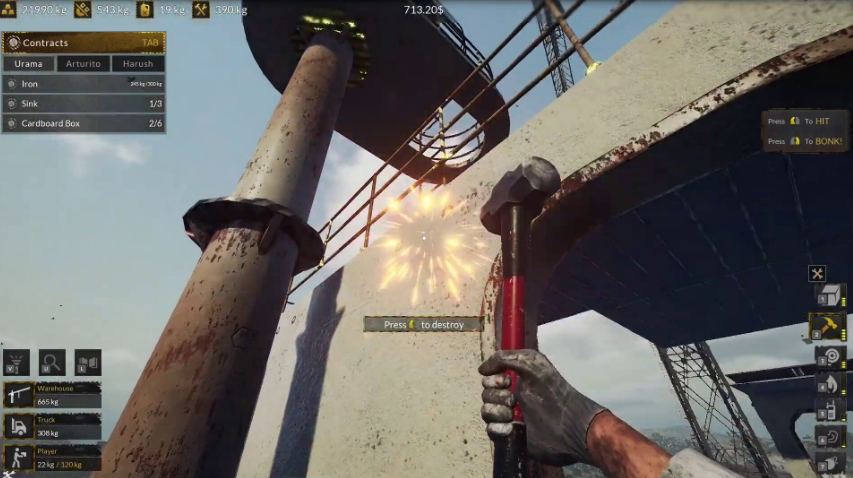This screenshot has width=853, height=478.
Task: Activate the magnifying glass scanner icon
Action: click(52, 362)
